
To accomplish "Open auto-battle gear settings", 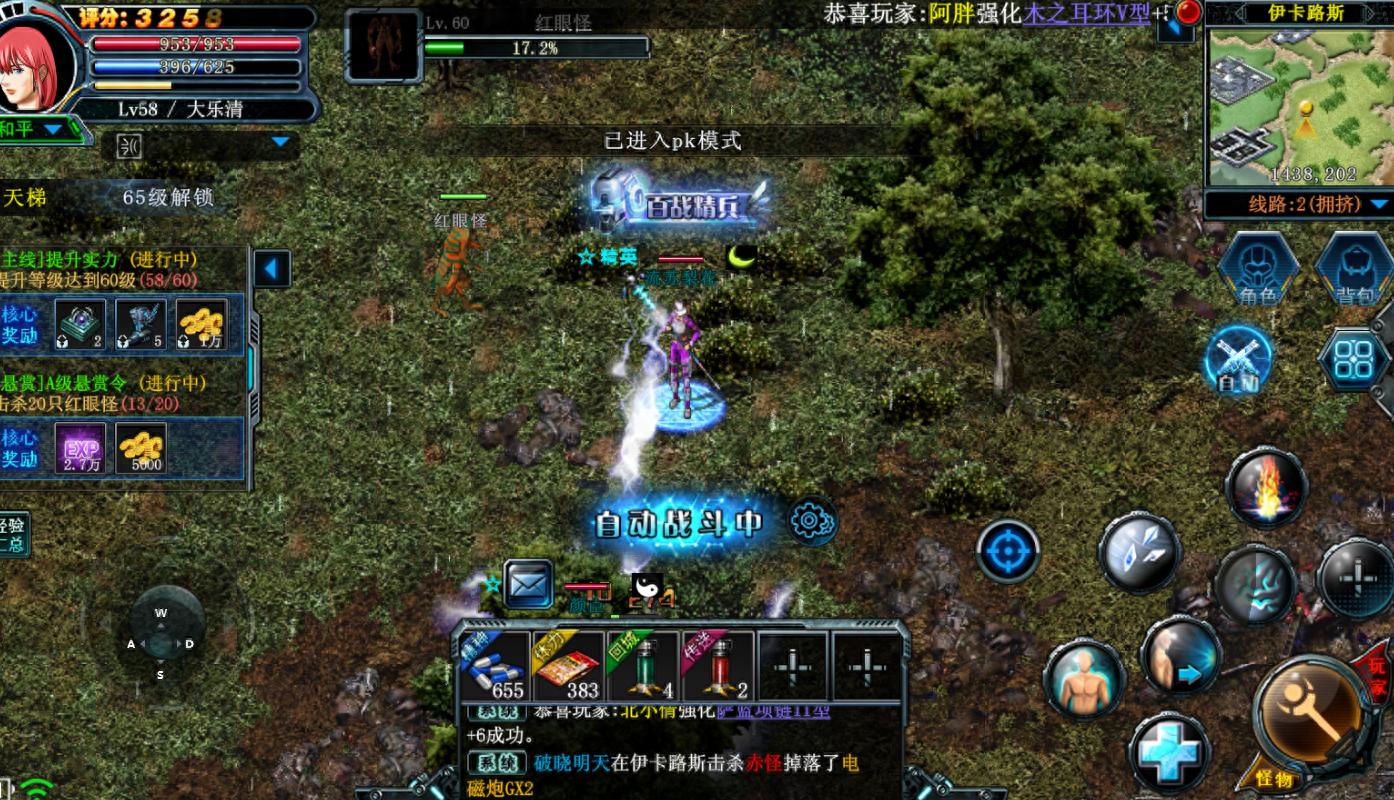I will (811, 521).
